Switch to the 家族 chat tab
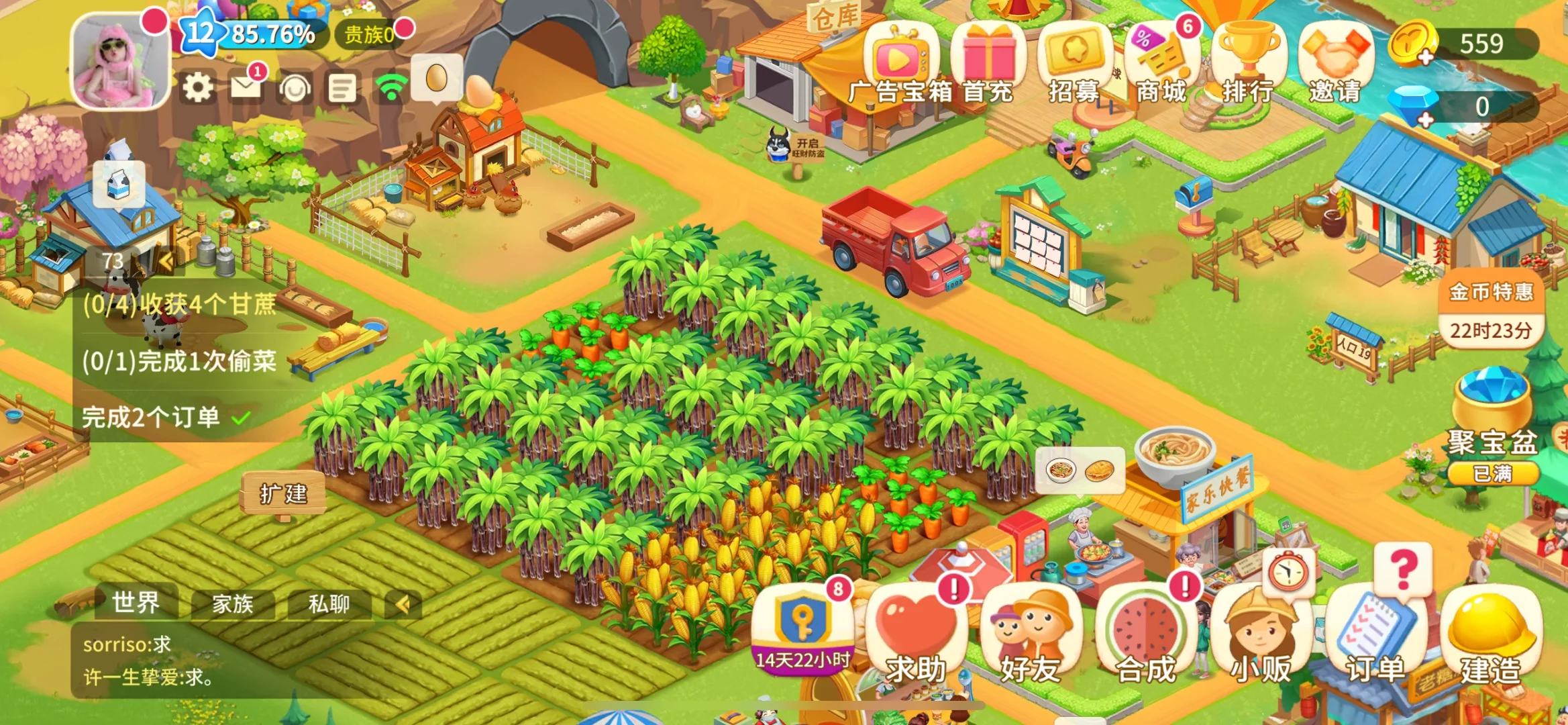1568x725 pixels. click(233, 603)
